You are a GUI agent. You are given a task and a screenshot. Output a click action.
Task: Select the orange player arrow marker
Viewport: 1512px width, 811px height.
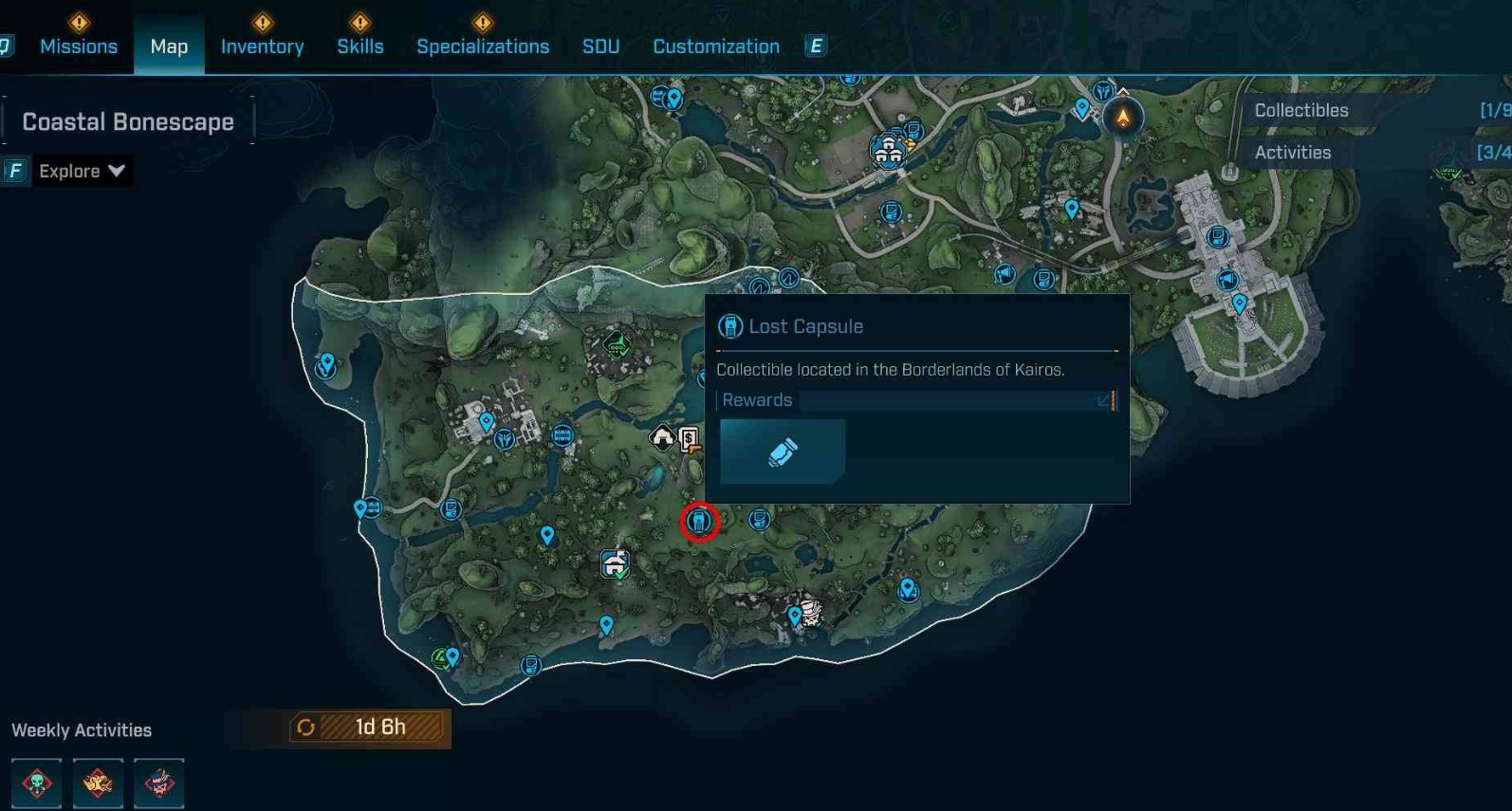coord(1123,118)
